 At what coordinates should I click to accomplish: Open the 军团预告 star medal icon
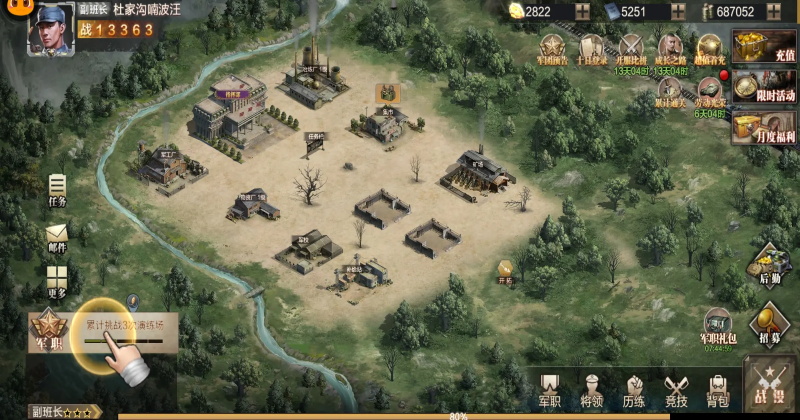553,48
